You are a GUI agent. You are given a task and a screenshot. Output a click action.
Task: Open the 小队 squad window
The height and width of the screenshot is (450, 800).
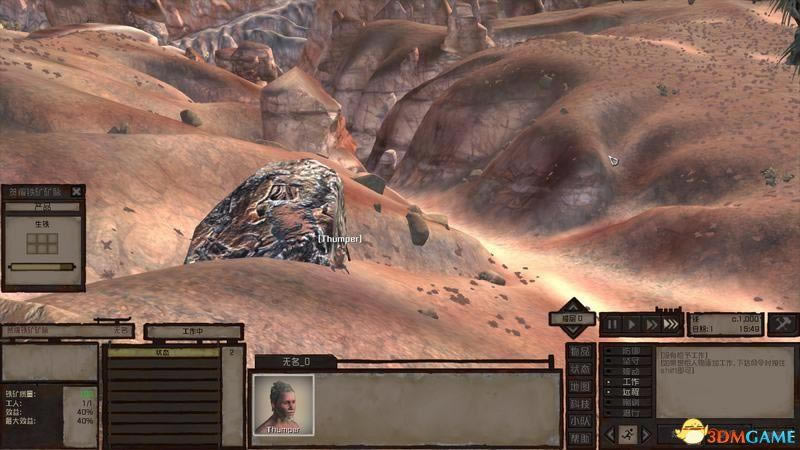click(x=580, y=421)
